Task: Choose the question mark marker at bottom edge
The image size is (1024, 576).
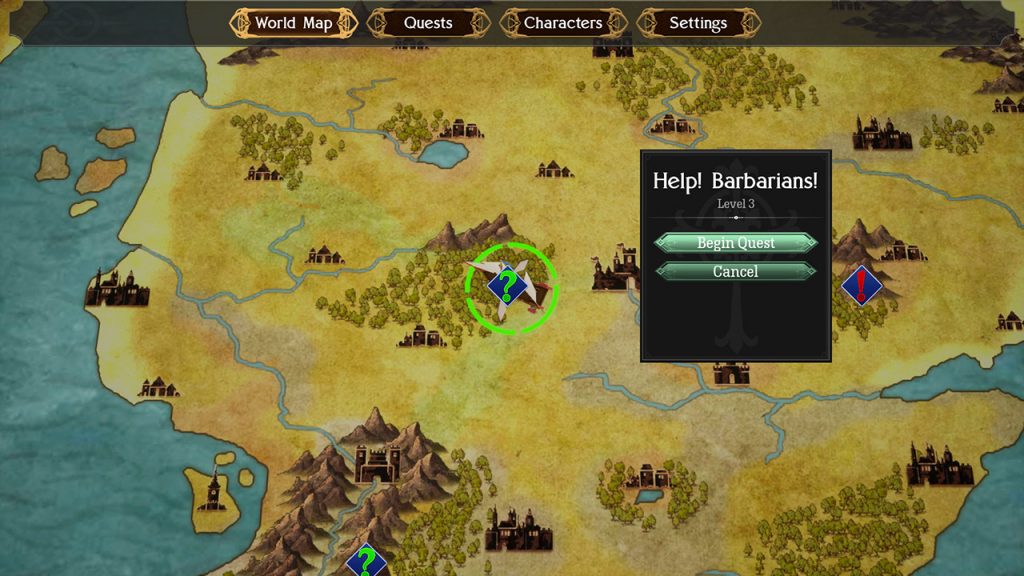Action: 367,561
